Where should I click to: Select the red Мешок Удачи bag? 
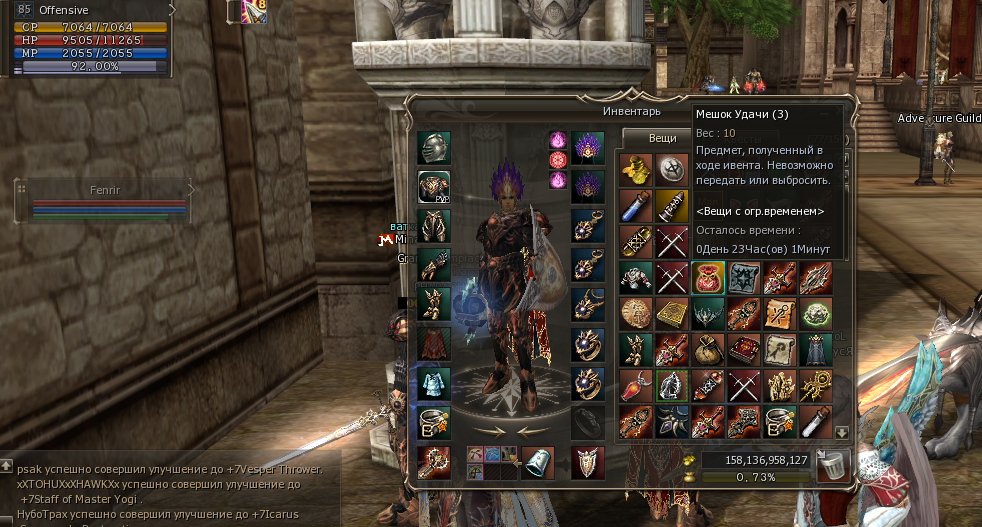[x=708, y=278]
